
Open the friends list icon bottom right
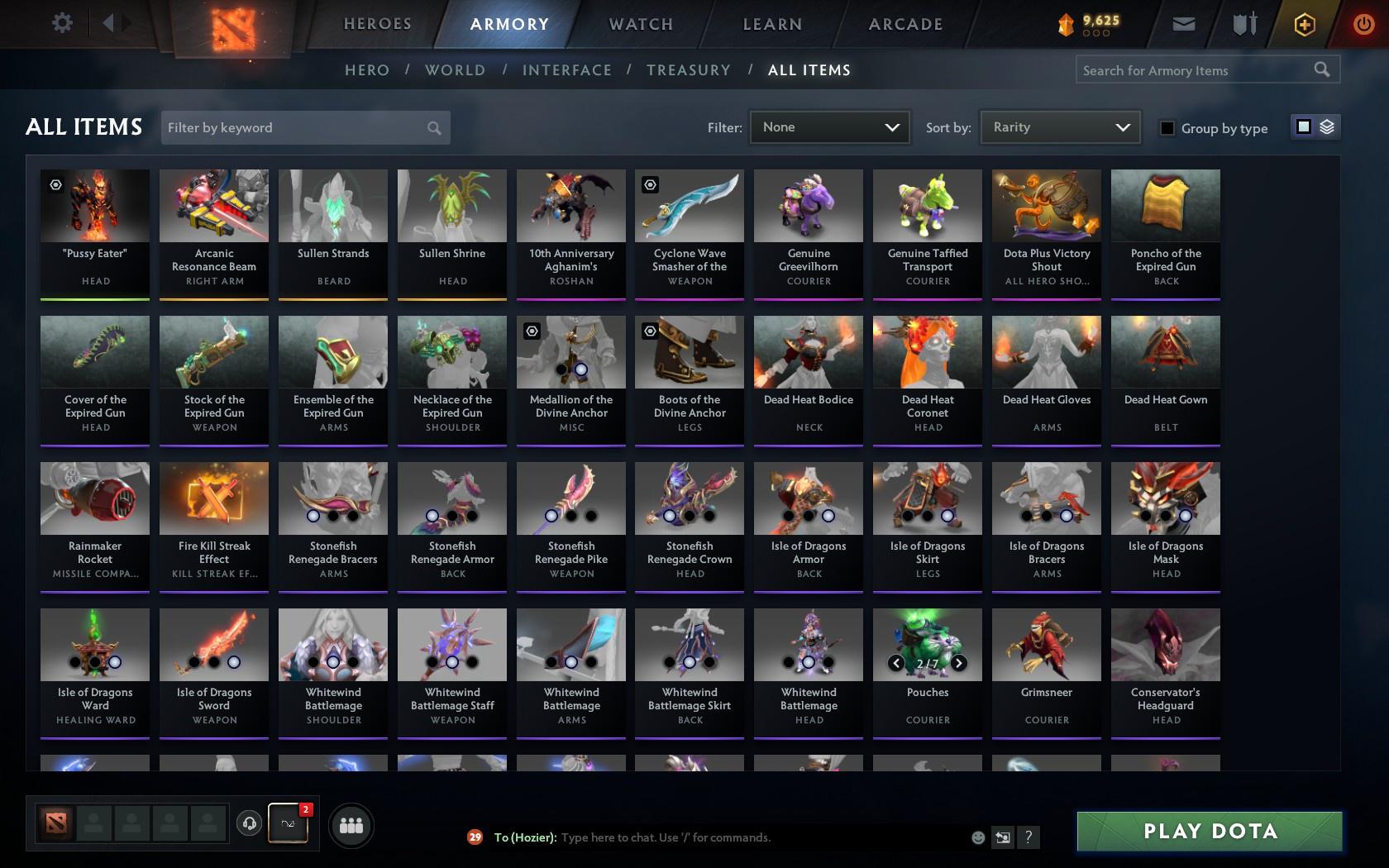[351, 824]
